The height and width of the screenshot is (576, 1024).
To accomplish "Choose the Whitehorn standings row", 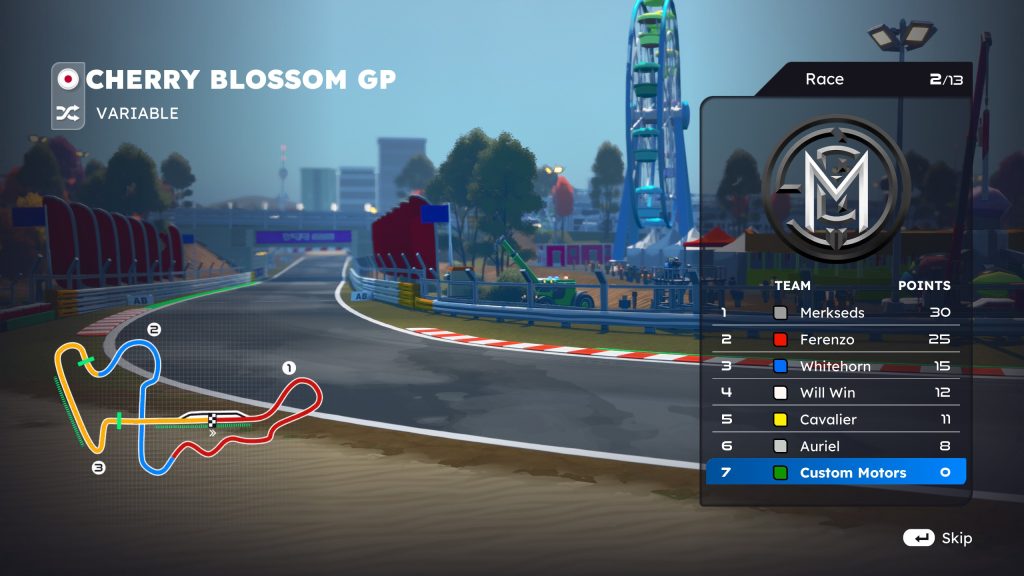I will pos(835,366).
